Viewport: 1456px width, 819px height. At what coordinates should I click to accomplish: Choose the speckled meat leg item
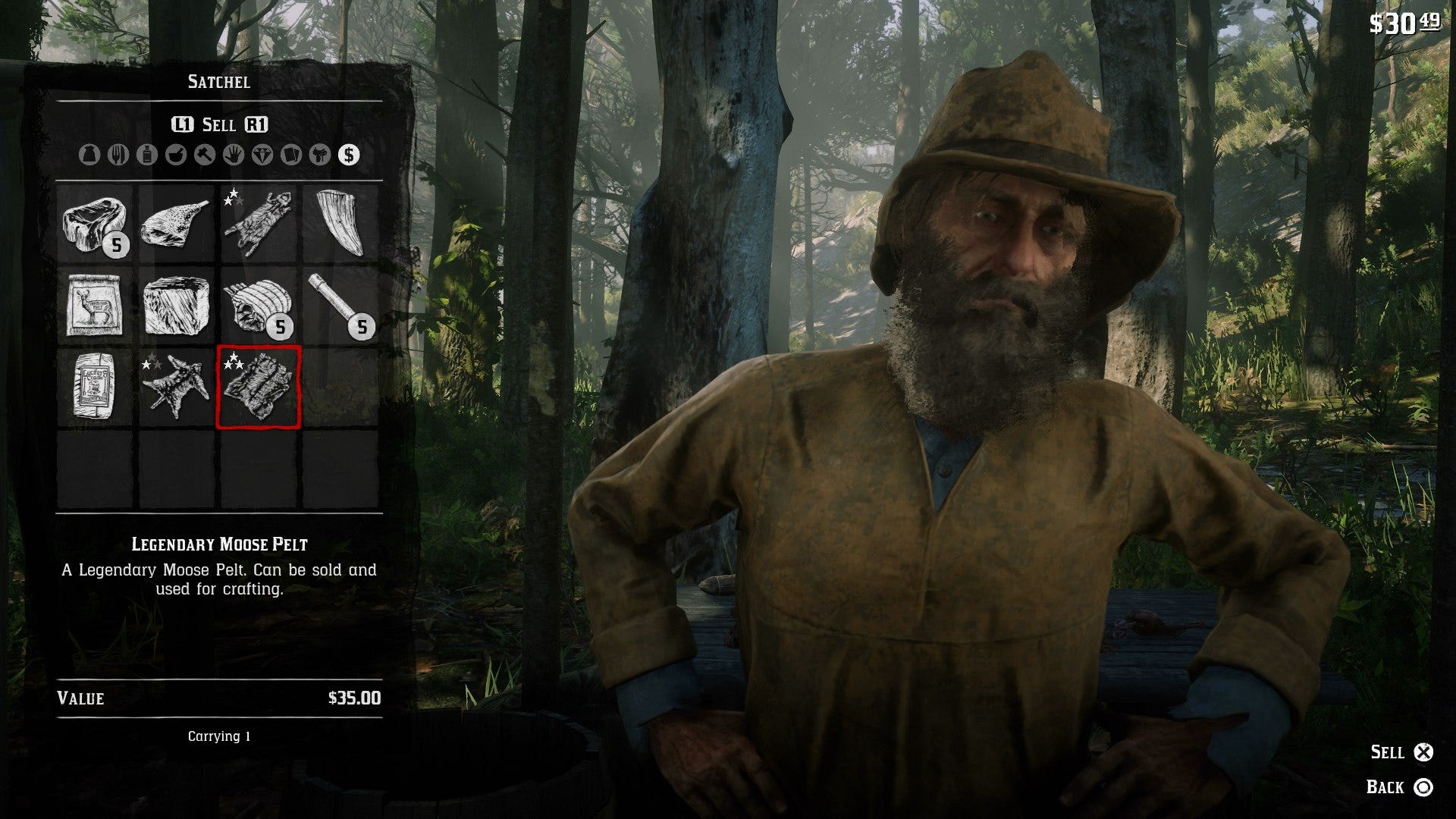177,224
